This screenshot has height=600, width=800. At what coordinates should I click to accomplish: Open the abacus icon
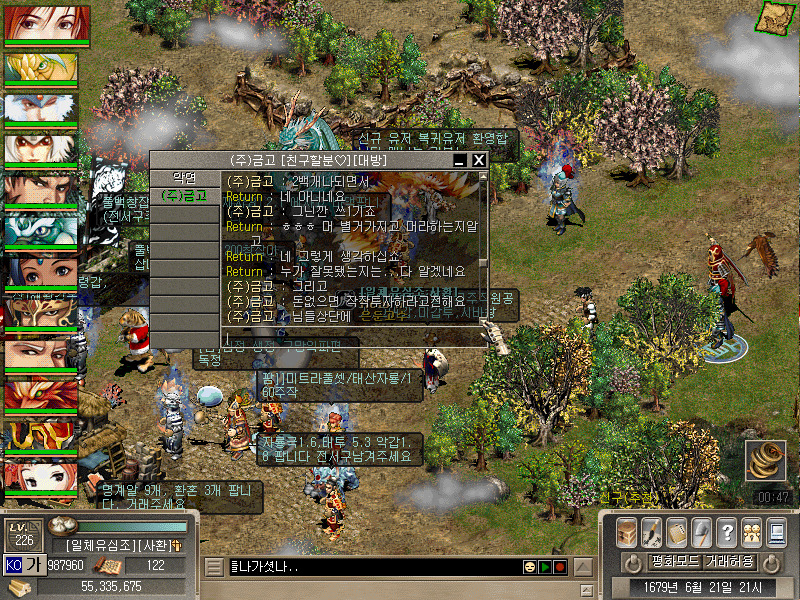677,531
